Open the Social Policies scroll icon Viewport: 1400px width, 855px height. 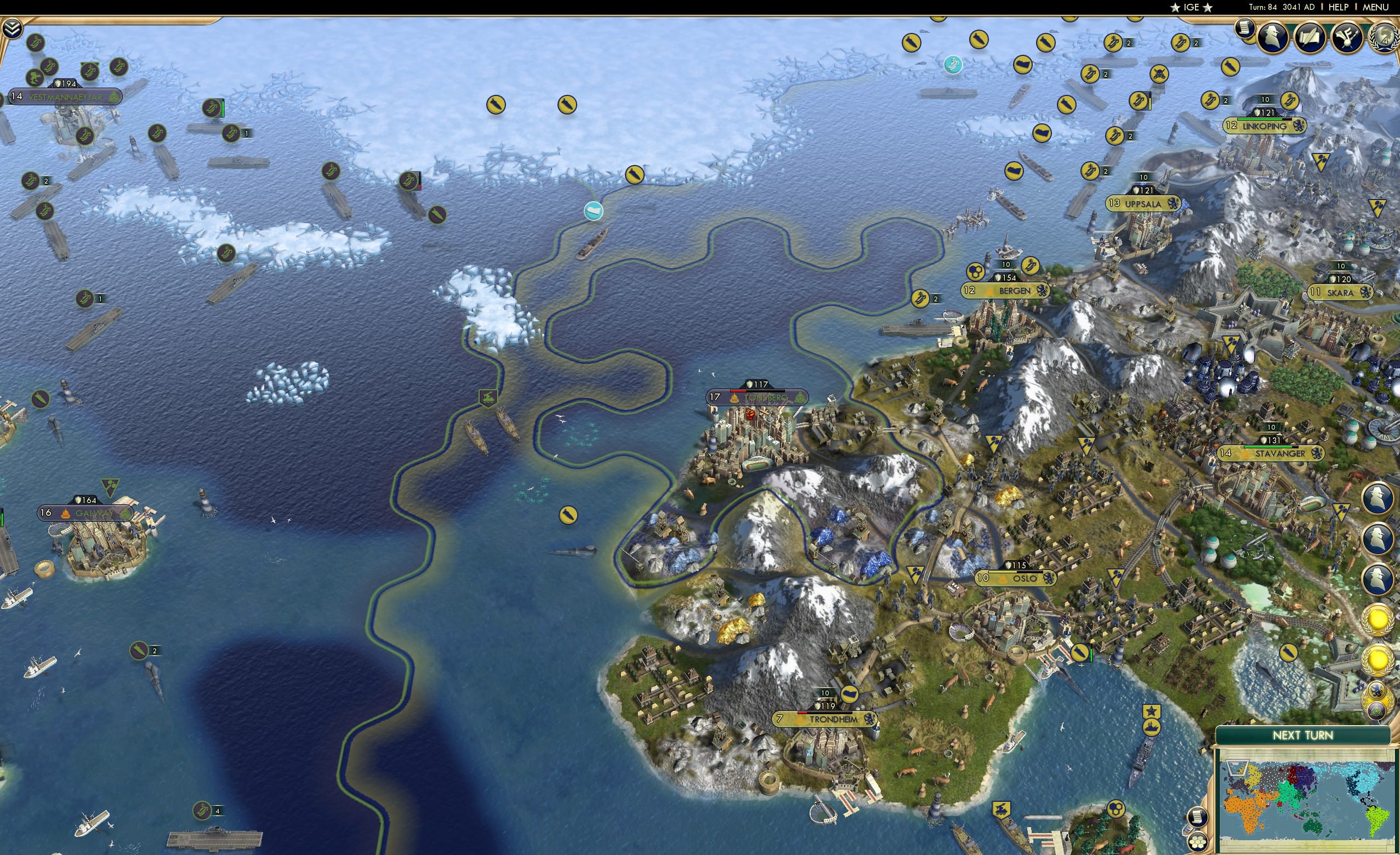click(1312, 36)
